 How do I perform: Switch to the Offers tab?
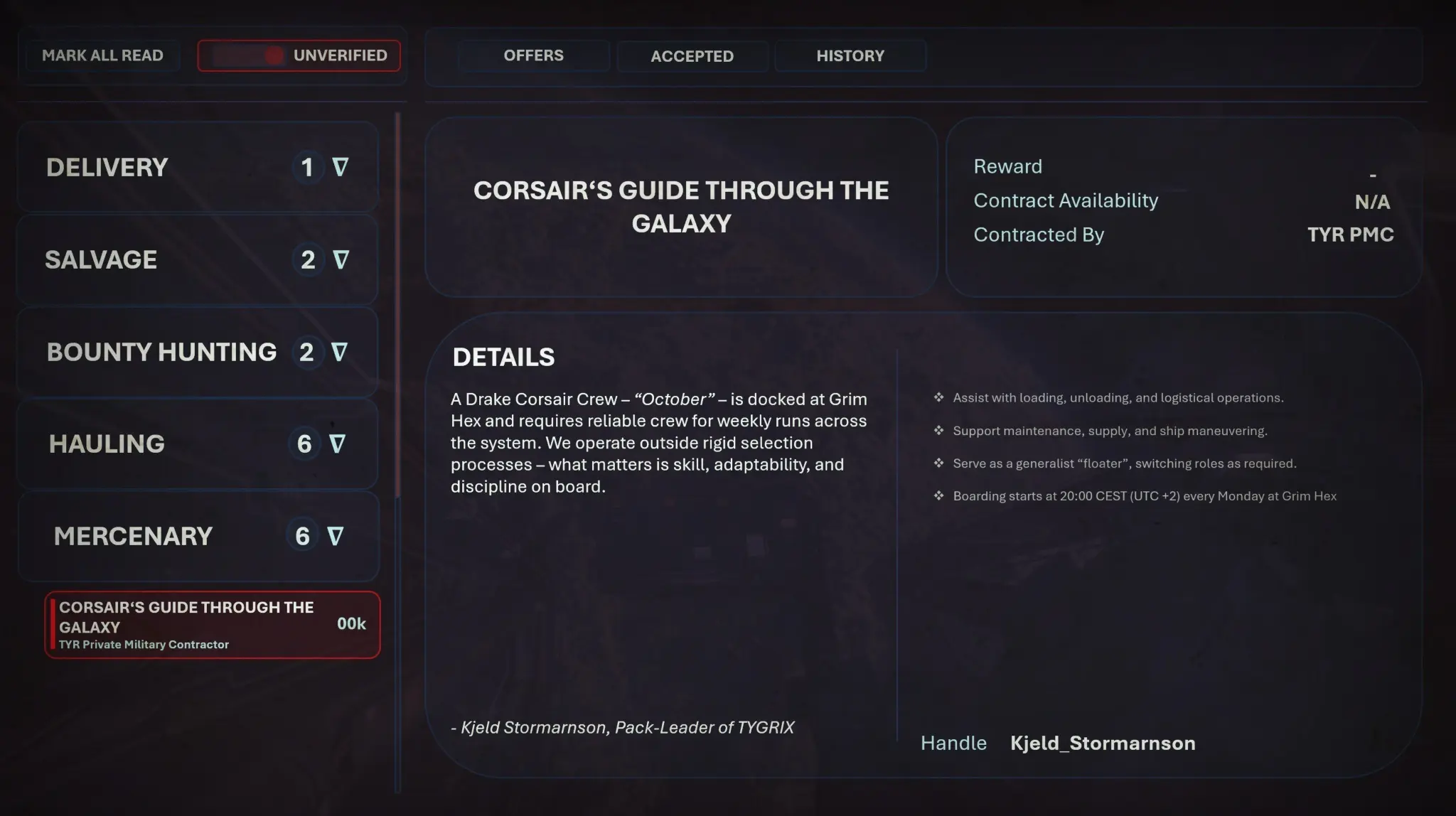coord(533,55)
